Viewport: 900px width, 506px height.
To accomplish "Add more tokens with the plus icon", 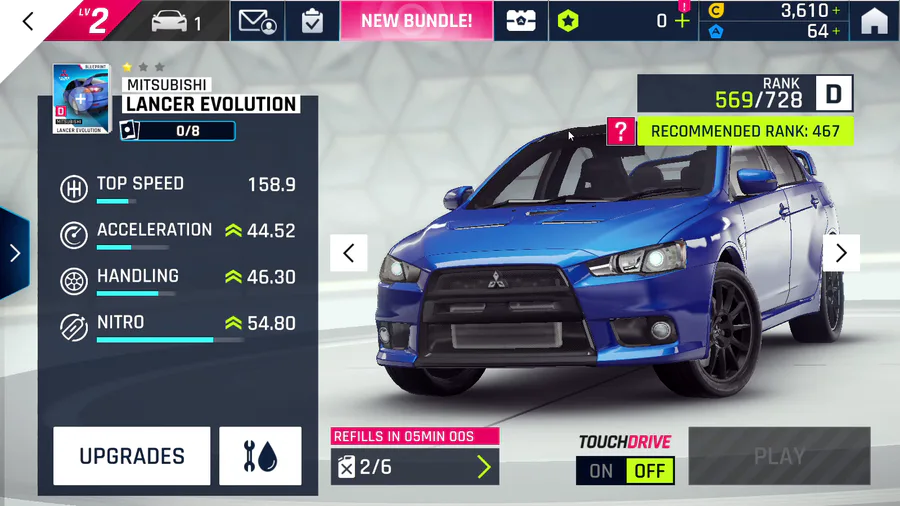I will pos(683,21).
